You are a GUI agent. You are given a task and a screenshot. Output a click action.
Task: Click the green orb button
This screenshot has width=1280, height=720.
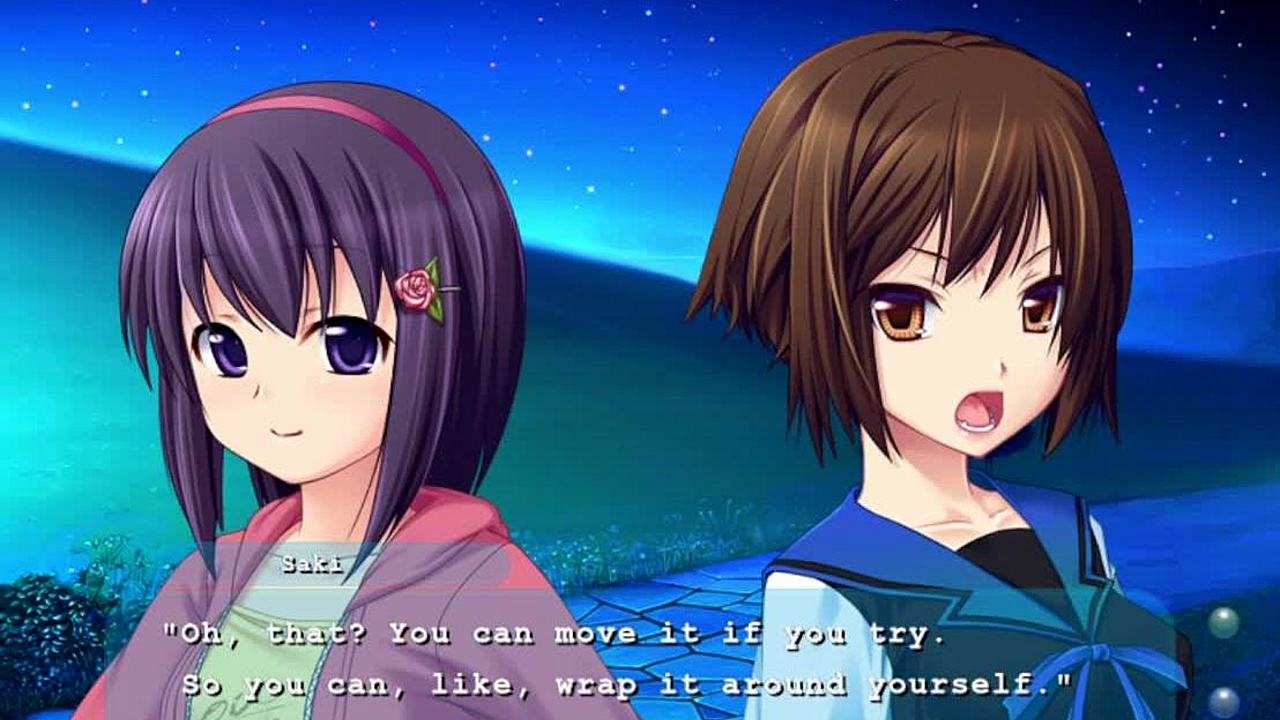coord(1223,623)
